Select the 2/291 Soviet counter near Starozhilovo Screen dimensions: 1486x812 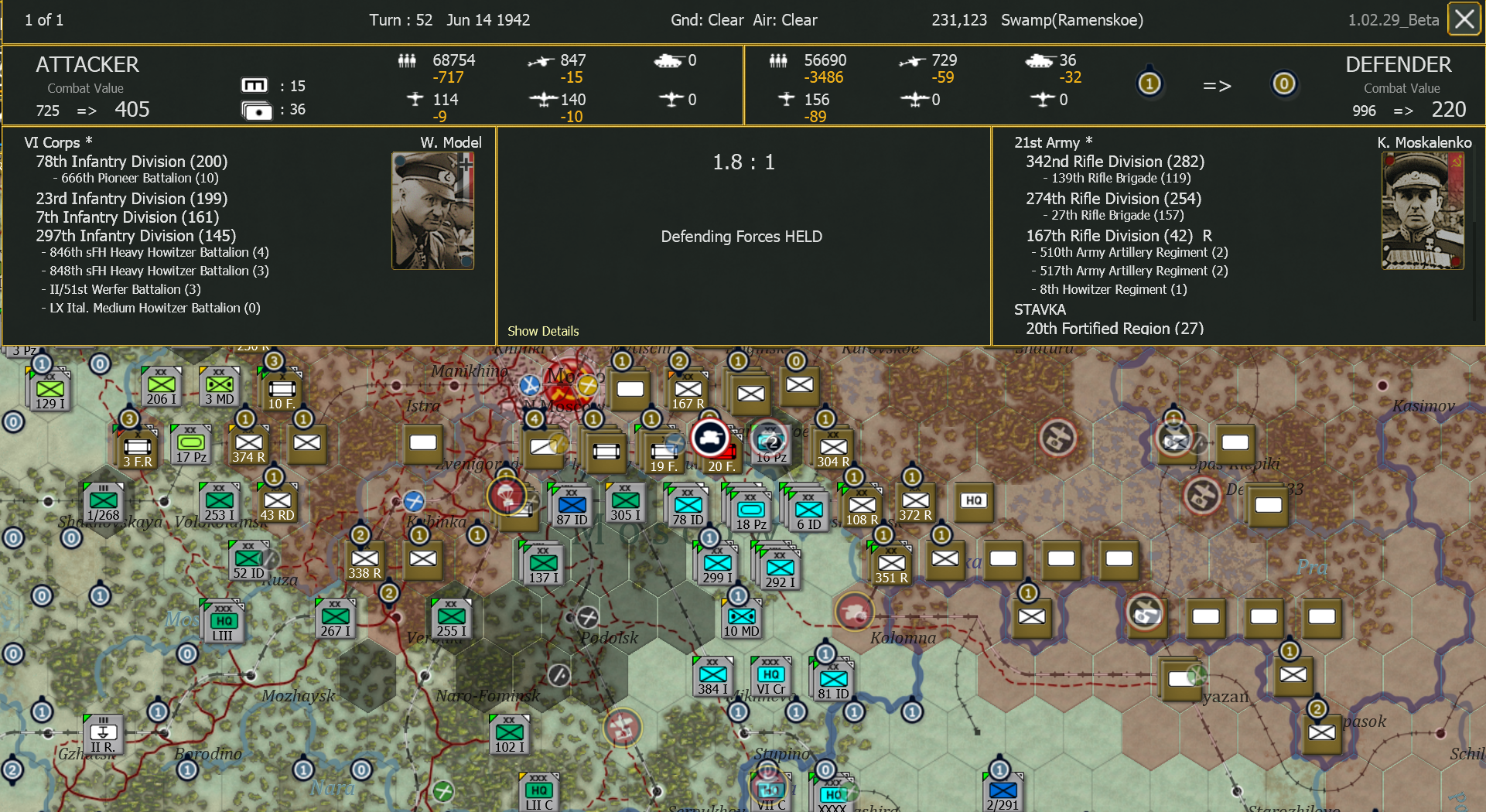pos(1001,792)
